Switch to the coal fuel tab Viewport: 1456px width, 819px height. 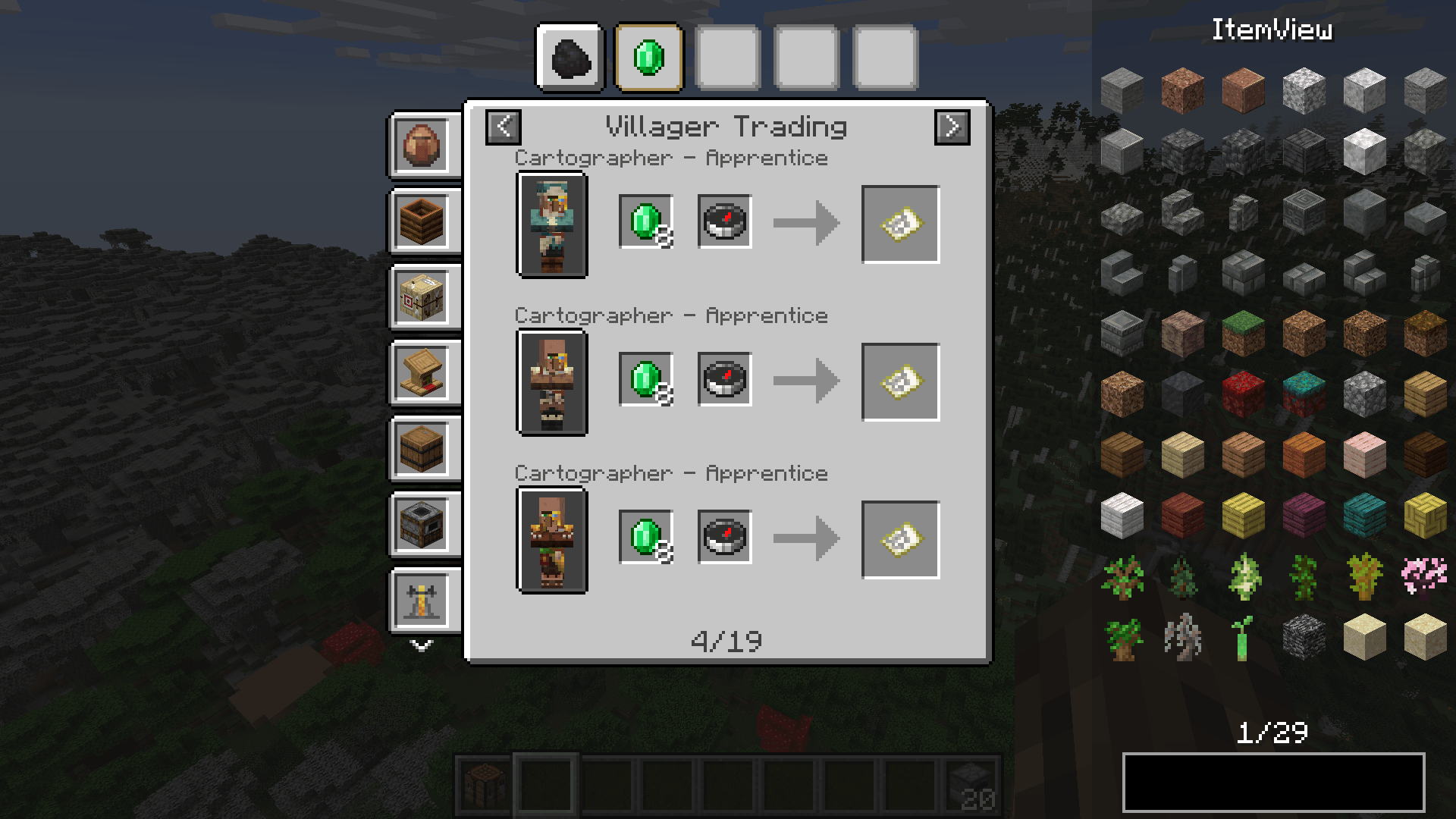(570, 58)
